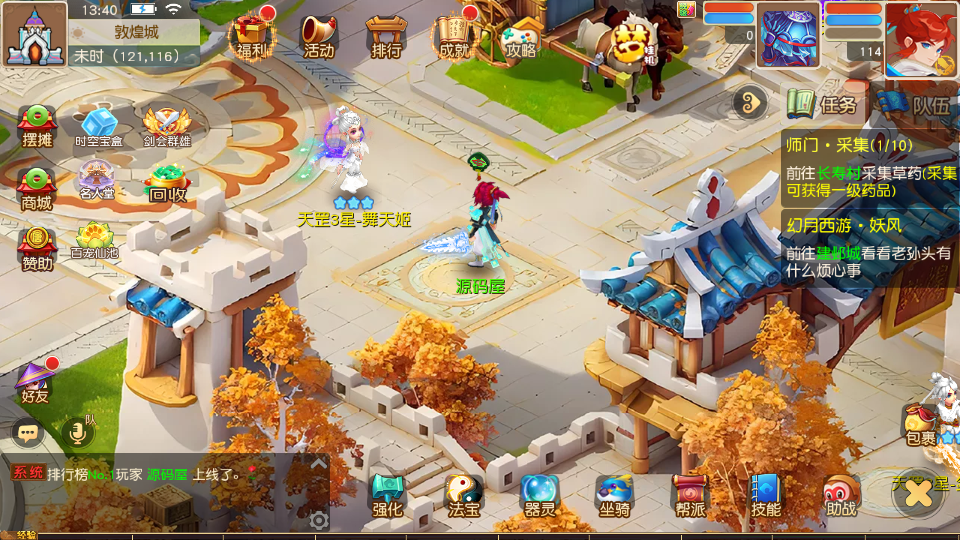Open the 技能 skills book
This screenshot has height=540, width=960.
[x=766, y=495]
